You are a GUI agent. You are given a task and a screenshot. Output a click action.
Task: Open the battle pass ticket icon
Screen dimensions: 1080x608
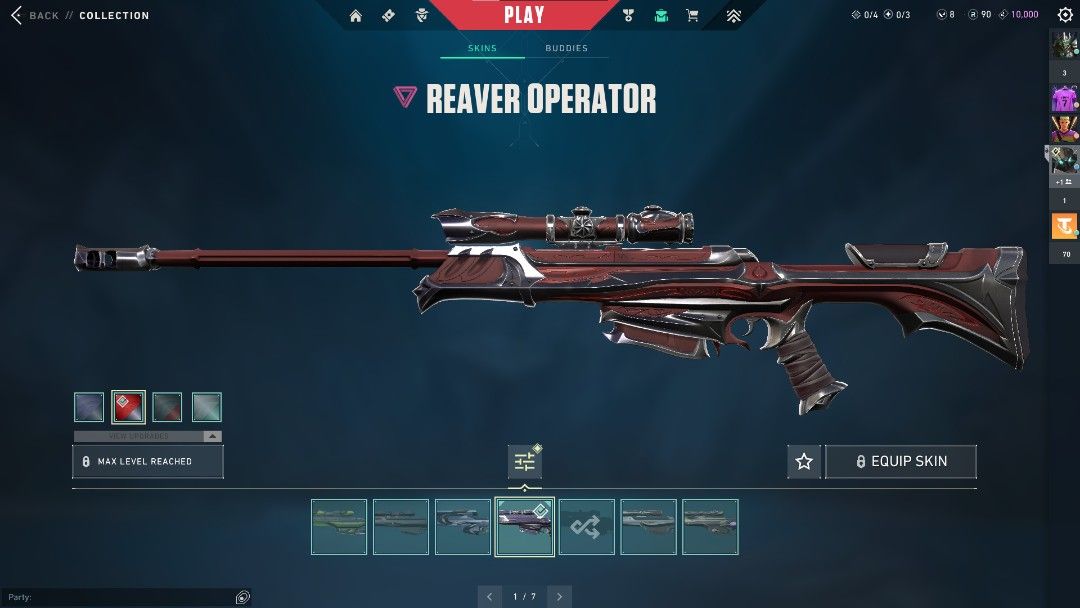pos(389,16)
